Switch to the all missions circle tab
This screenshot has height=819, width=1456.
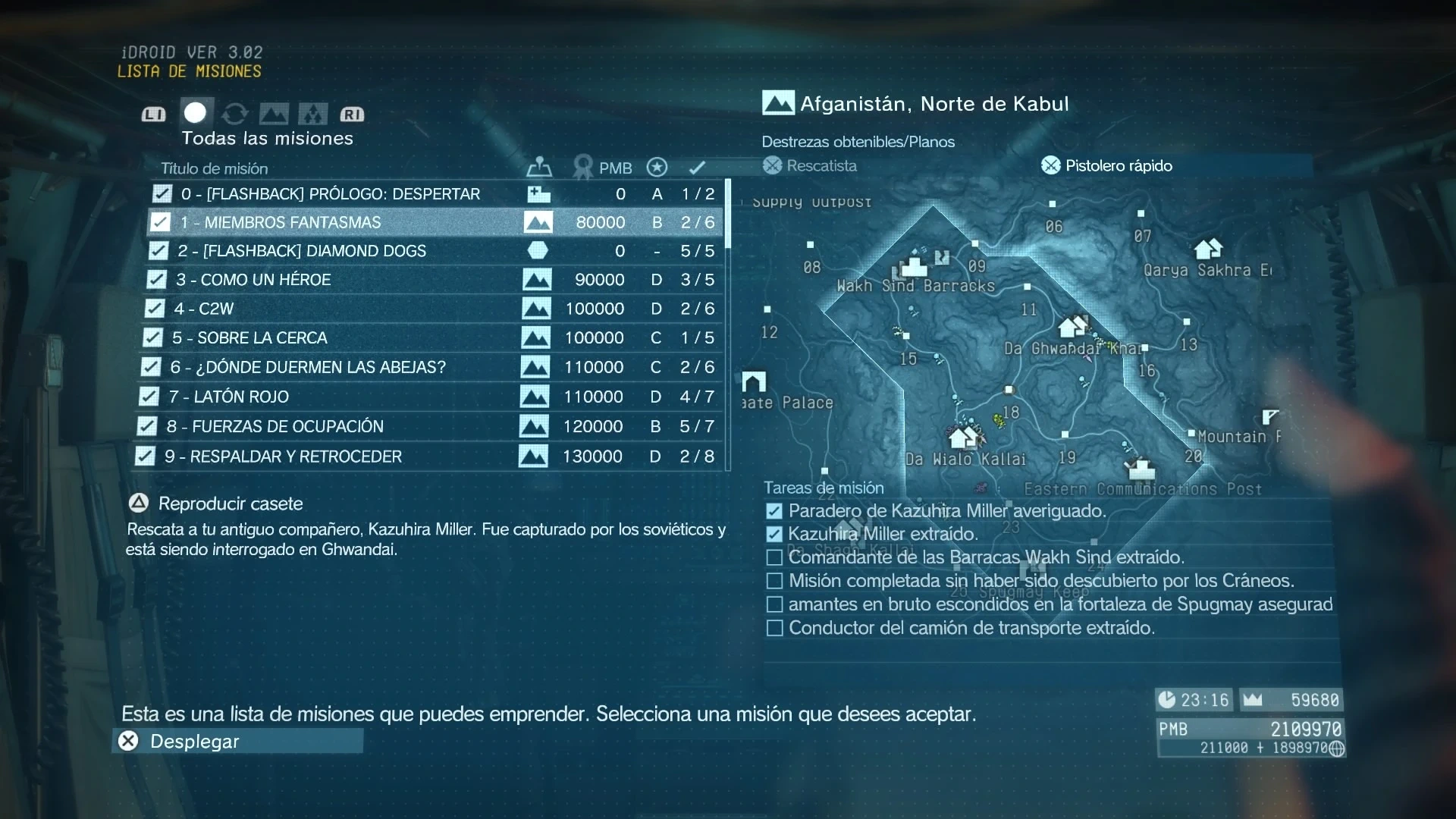(196, 113)
